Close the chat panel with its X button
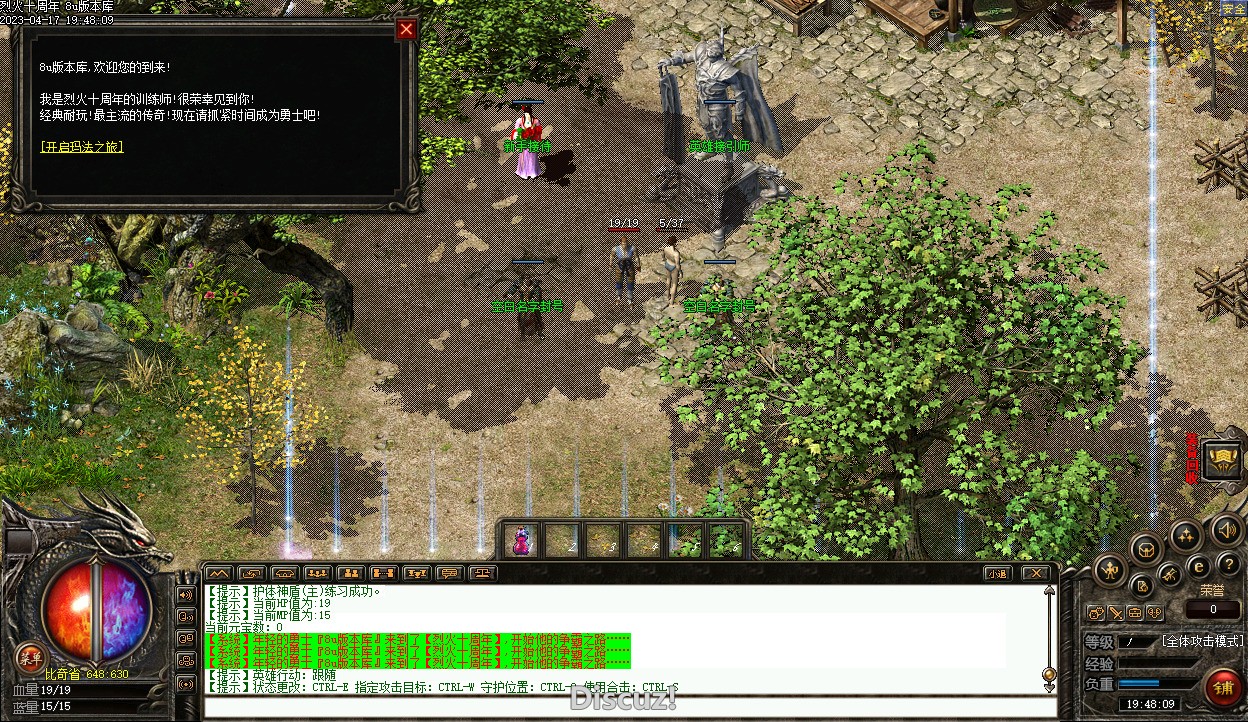The height and width of the screenshot is (722, 1248). (1035, 573)
